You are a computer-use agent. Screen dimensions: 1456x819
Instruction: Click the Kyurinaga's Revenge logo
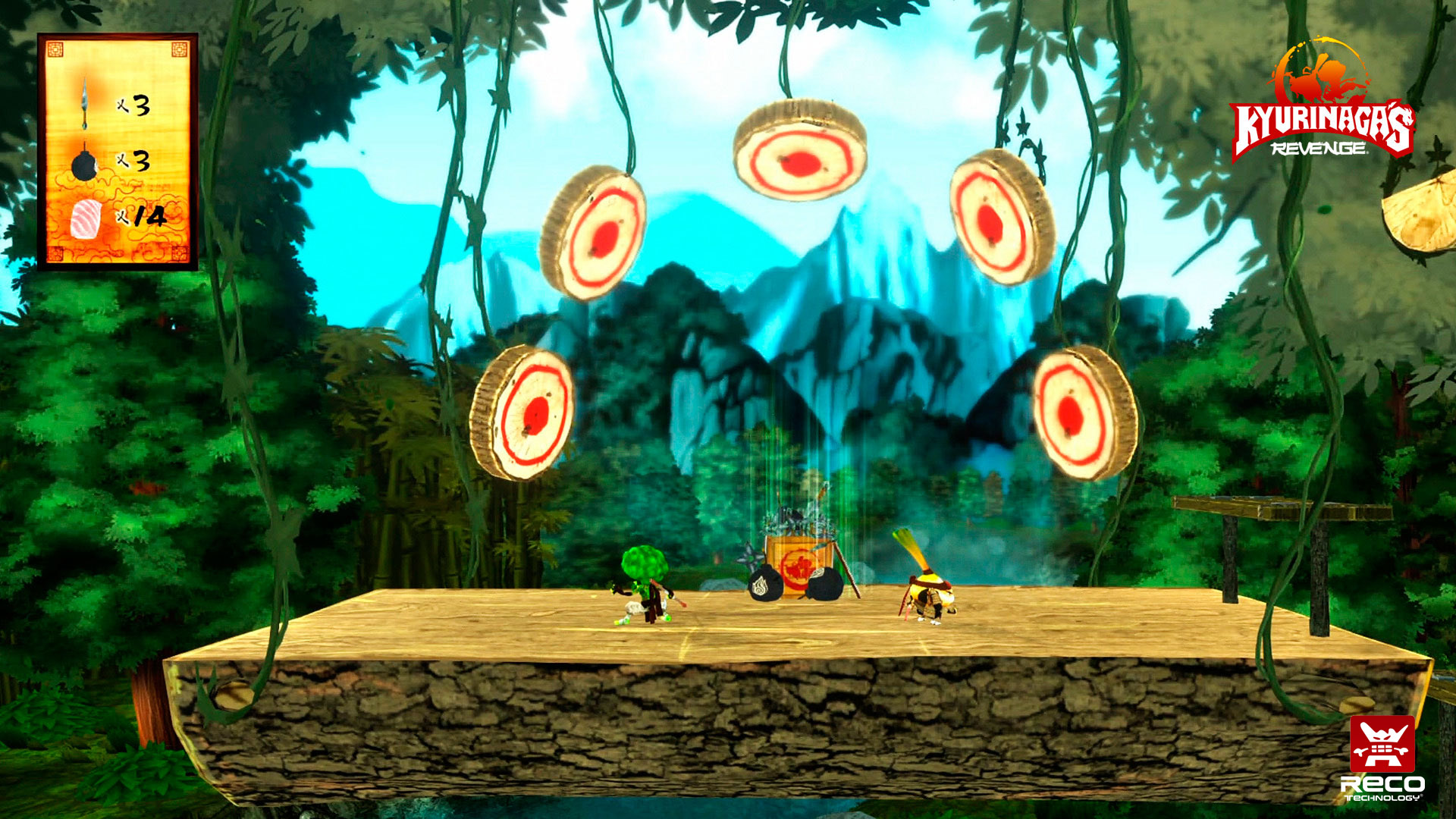pos(1322,102)
